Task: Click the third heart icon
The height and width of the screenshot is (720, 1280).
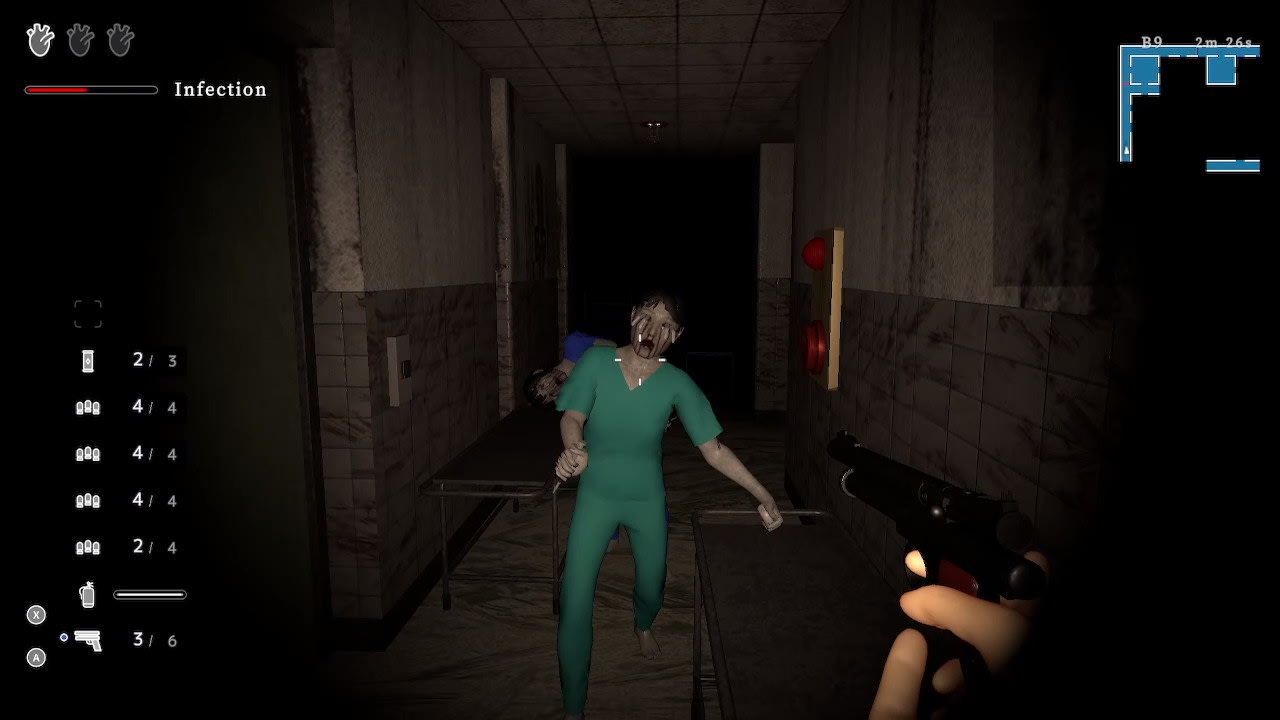Action: (119, 40)
